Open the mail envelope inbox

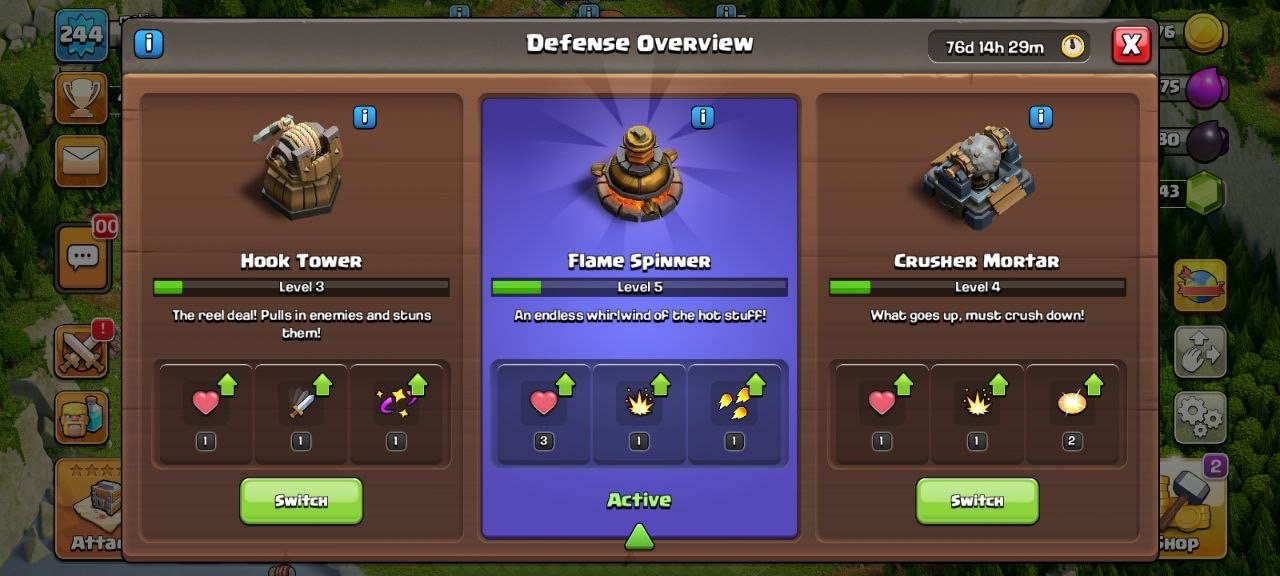[81, 160]
